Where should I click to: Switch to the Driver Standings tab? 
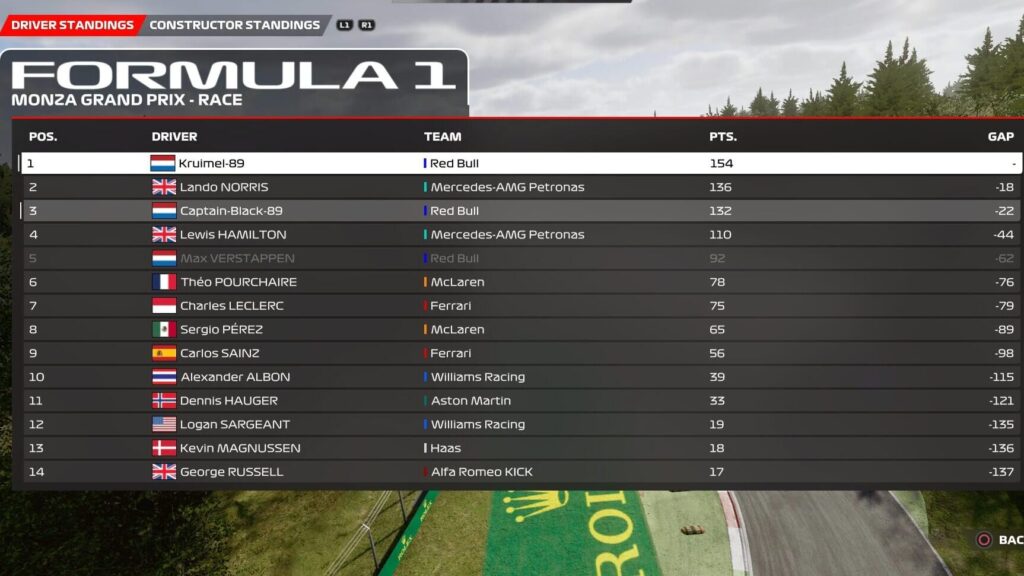72,25
